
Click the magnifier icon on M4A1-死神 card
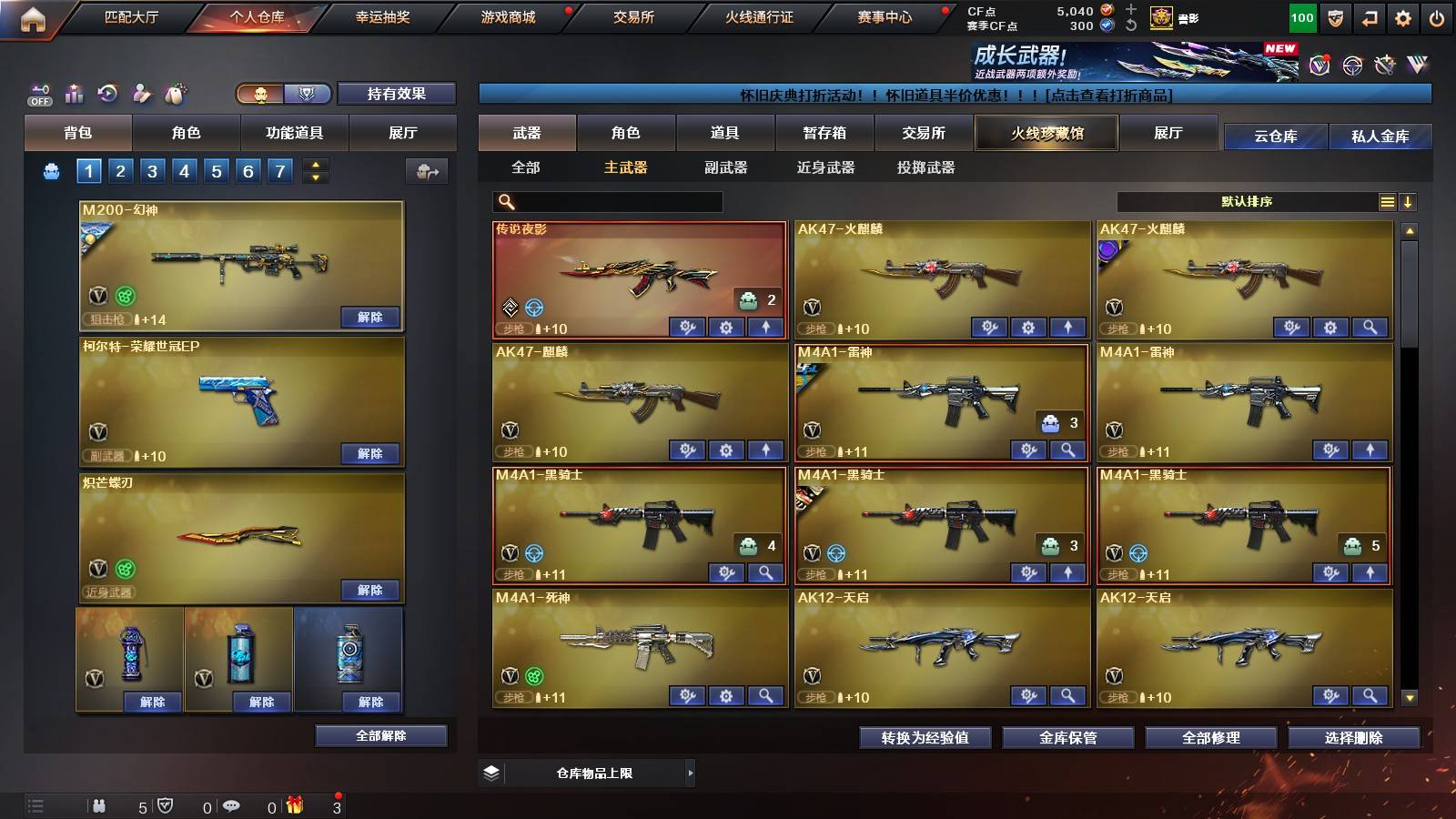click(763, 694)
